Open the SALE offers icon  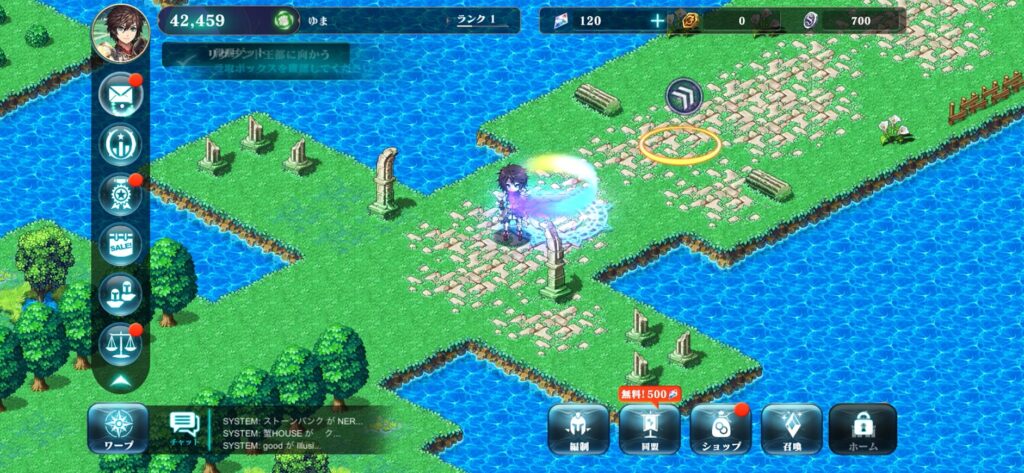120,244
